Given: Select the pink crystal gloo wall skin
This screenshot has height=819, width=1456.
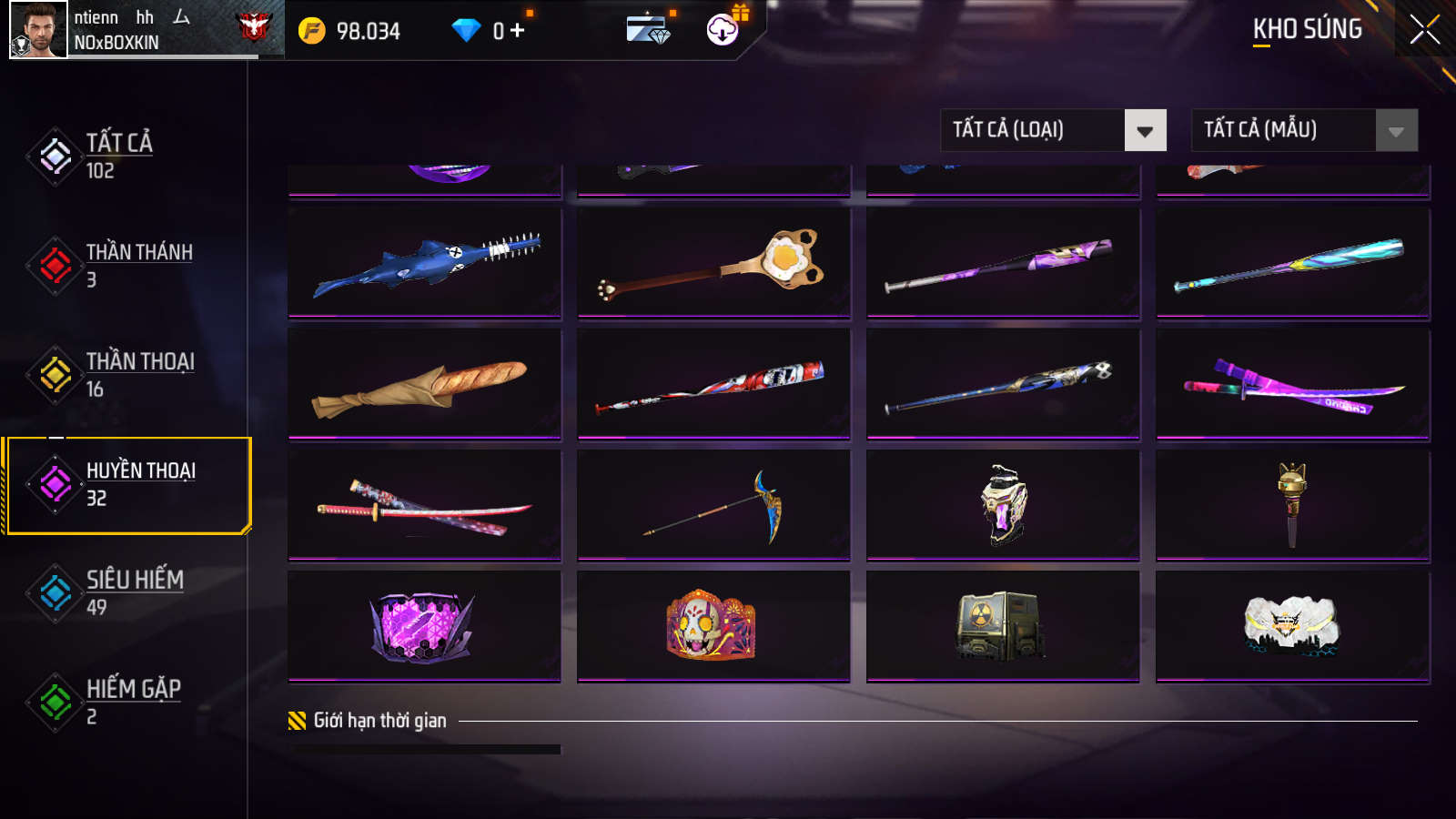Looking at the screenshot, I should pos(425,626).
